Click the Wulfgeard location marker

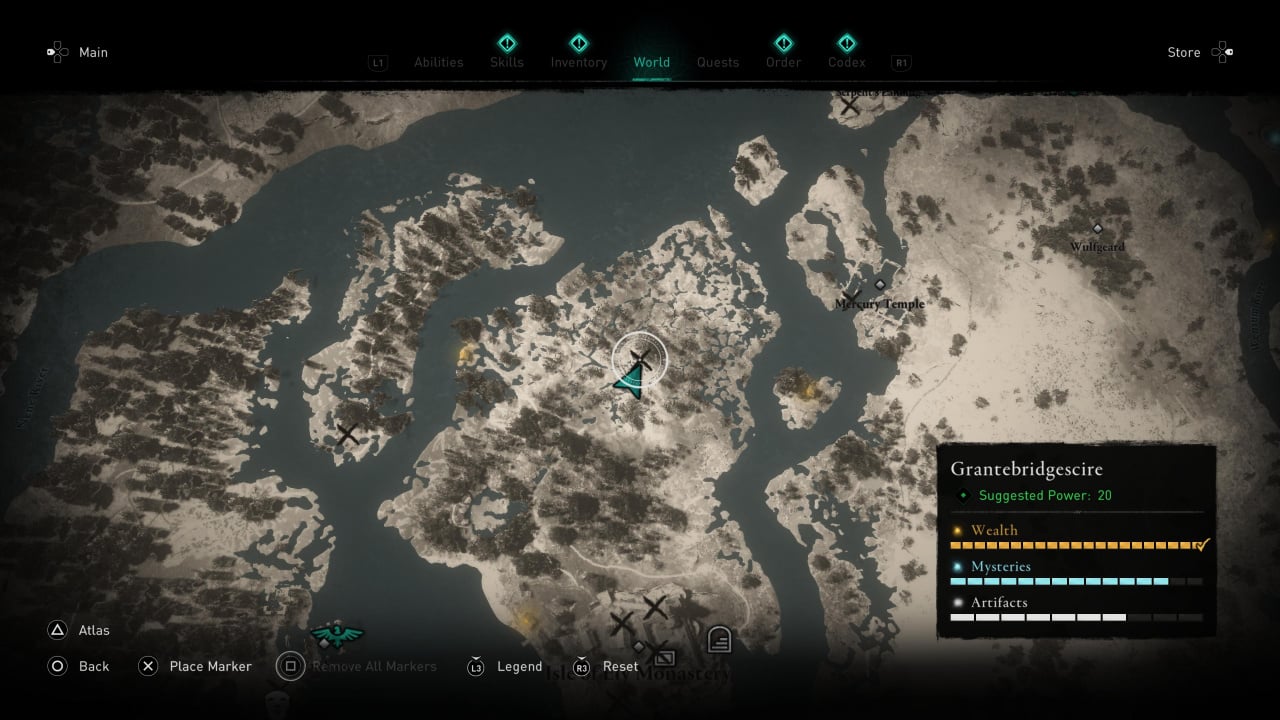[1097, 229]
